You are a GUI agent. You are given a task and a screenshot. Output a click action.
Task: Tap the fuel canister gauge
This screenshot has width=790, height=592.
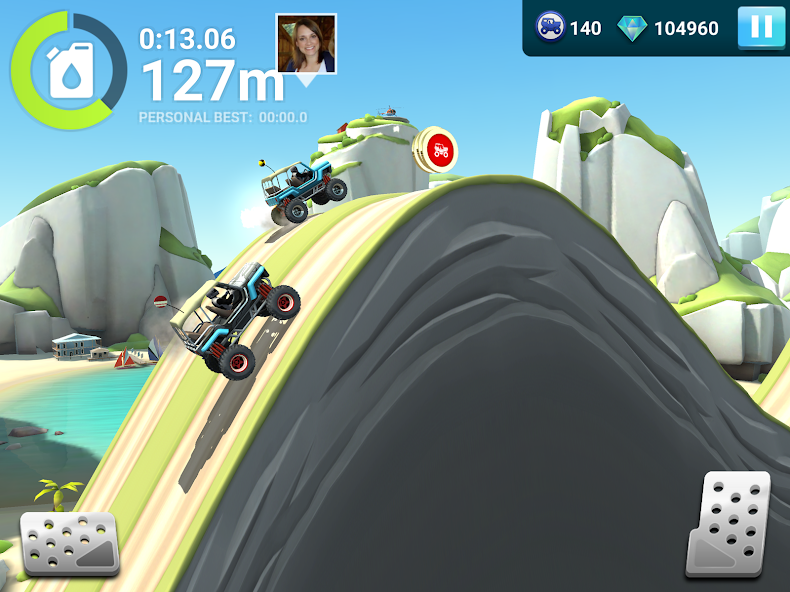(69, 69)
